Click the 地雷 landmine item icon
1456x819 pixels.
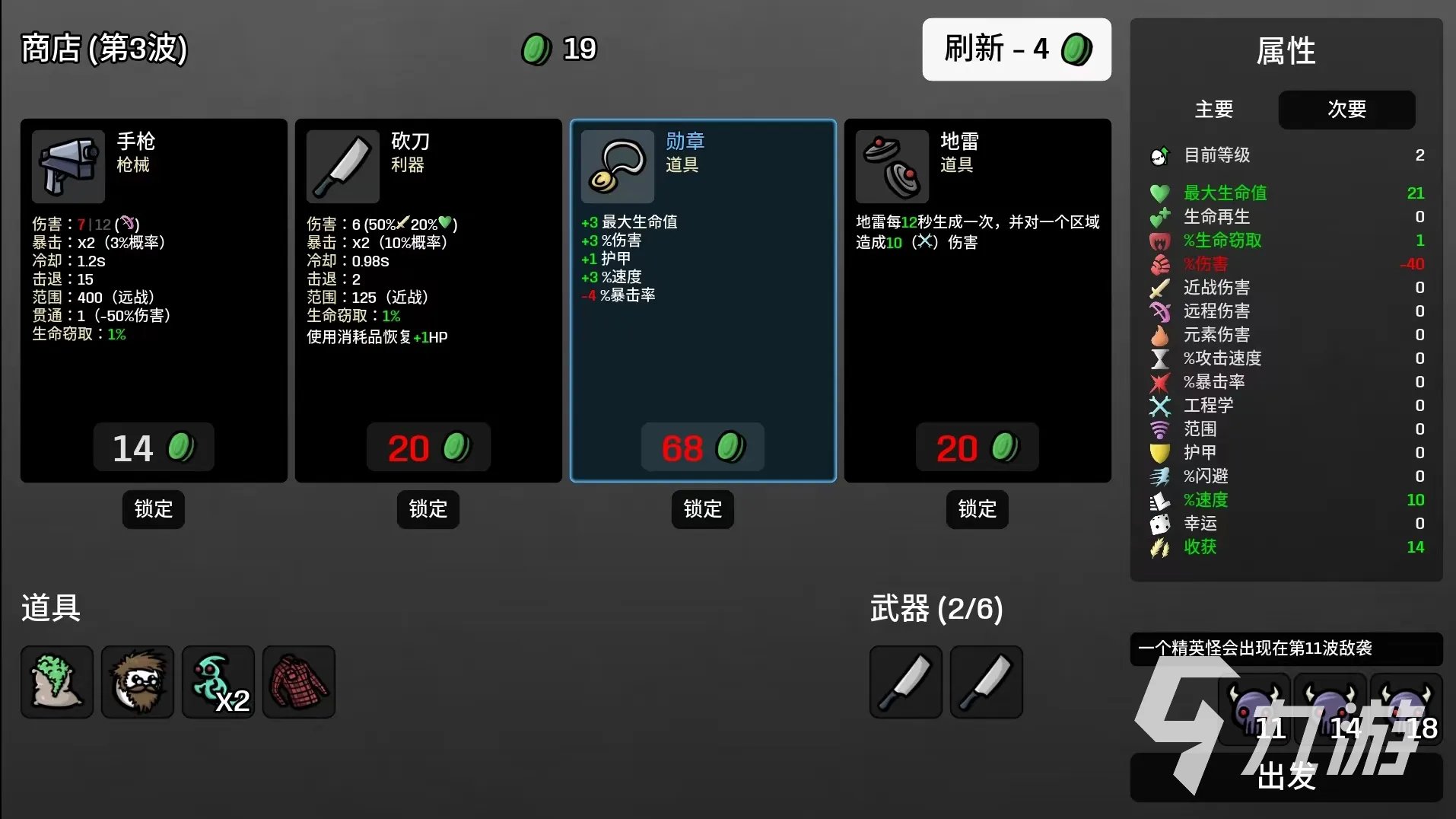[891, 166]
